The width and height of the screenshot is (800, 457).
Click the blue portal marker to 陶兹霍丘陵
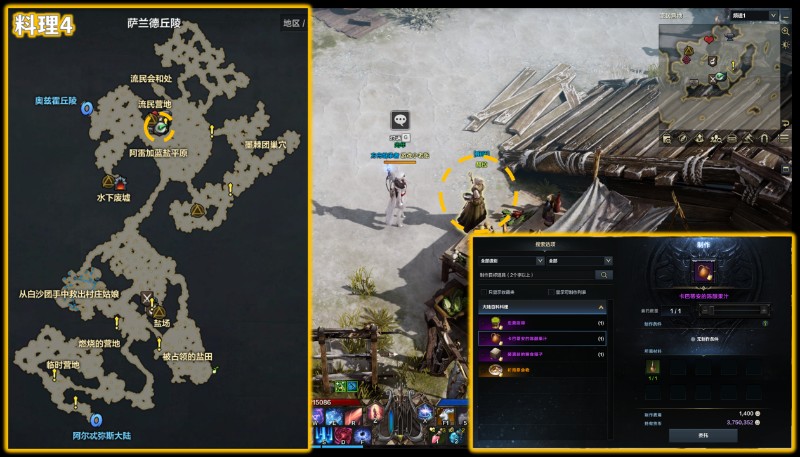click(87, 108)
